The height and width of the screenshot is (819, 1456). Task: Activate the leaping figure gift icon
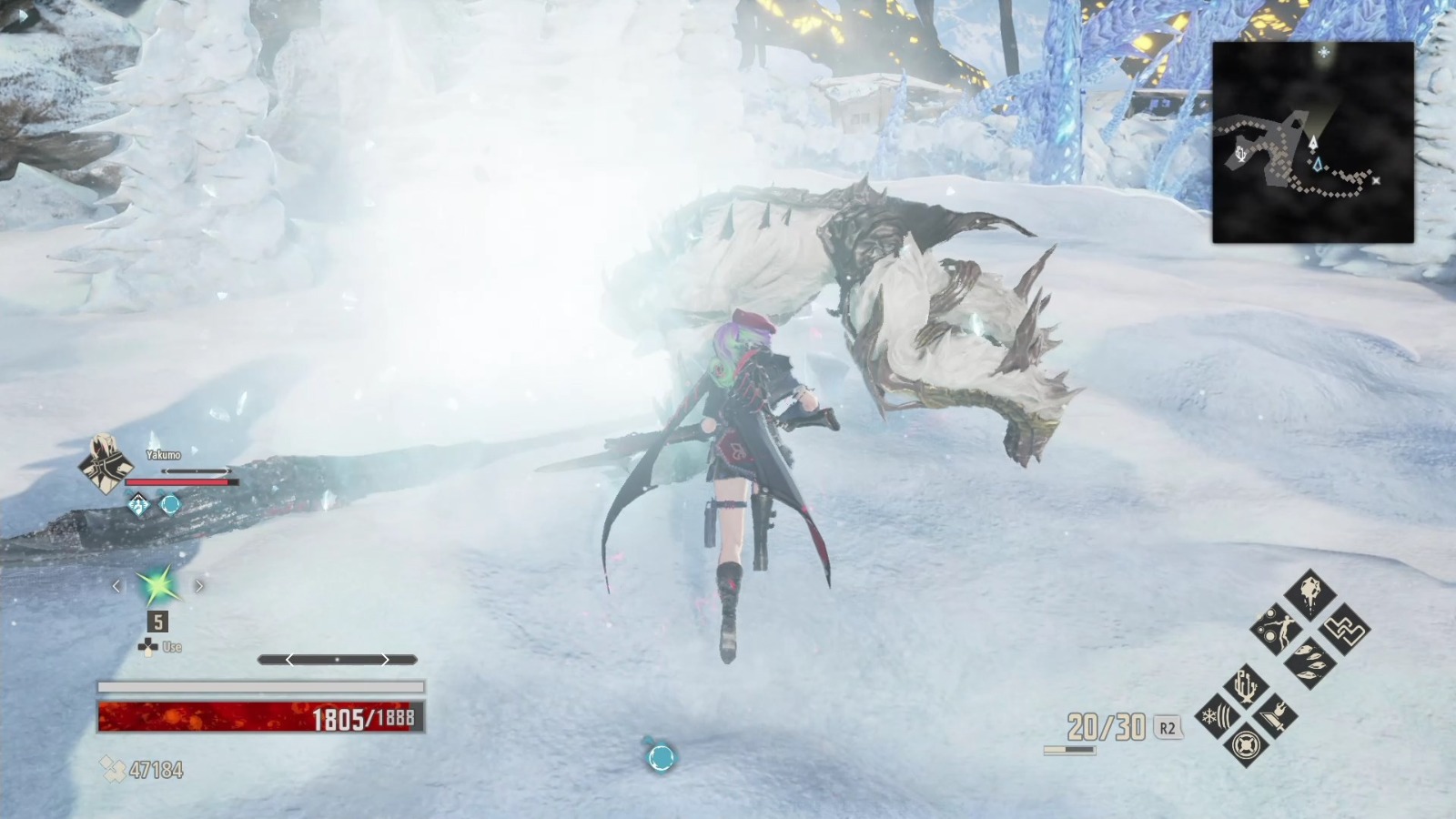pyautogui.click(x=1277, y=628)
